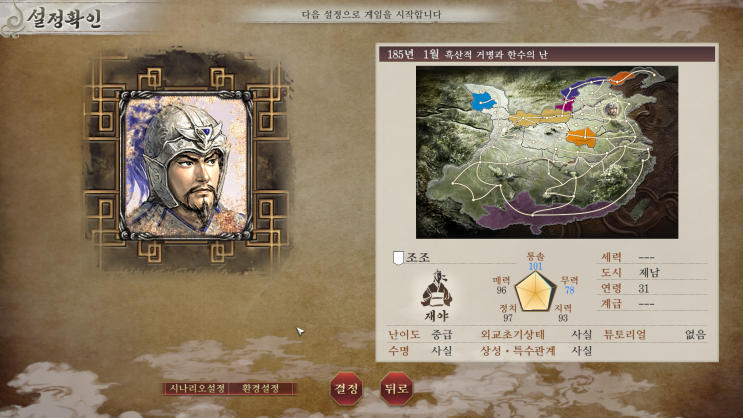Confirm settings with the 결정 button

(x=346, y=387)
